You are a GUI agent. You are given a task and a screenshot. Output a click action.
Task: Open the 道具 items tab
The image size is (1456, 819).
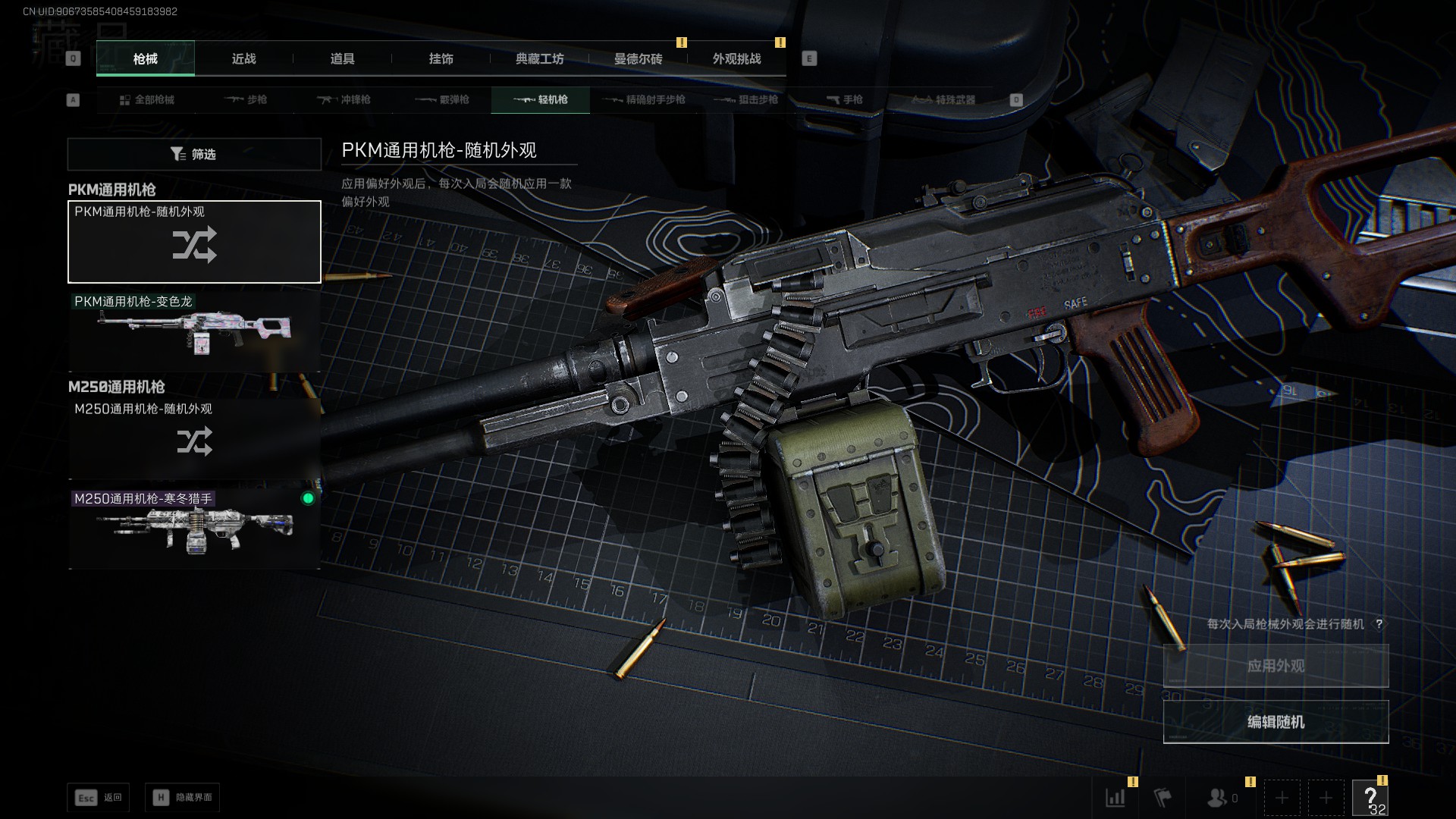point(342,59)
